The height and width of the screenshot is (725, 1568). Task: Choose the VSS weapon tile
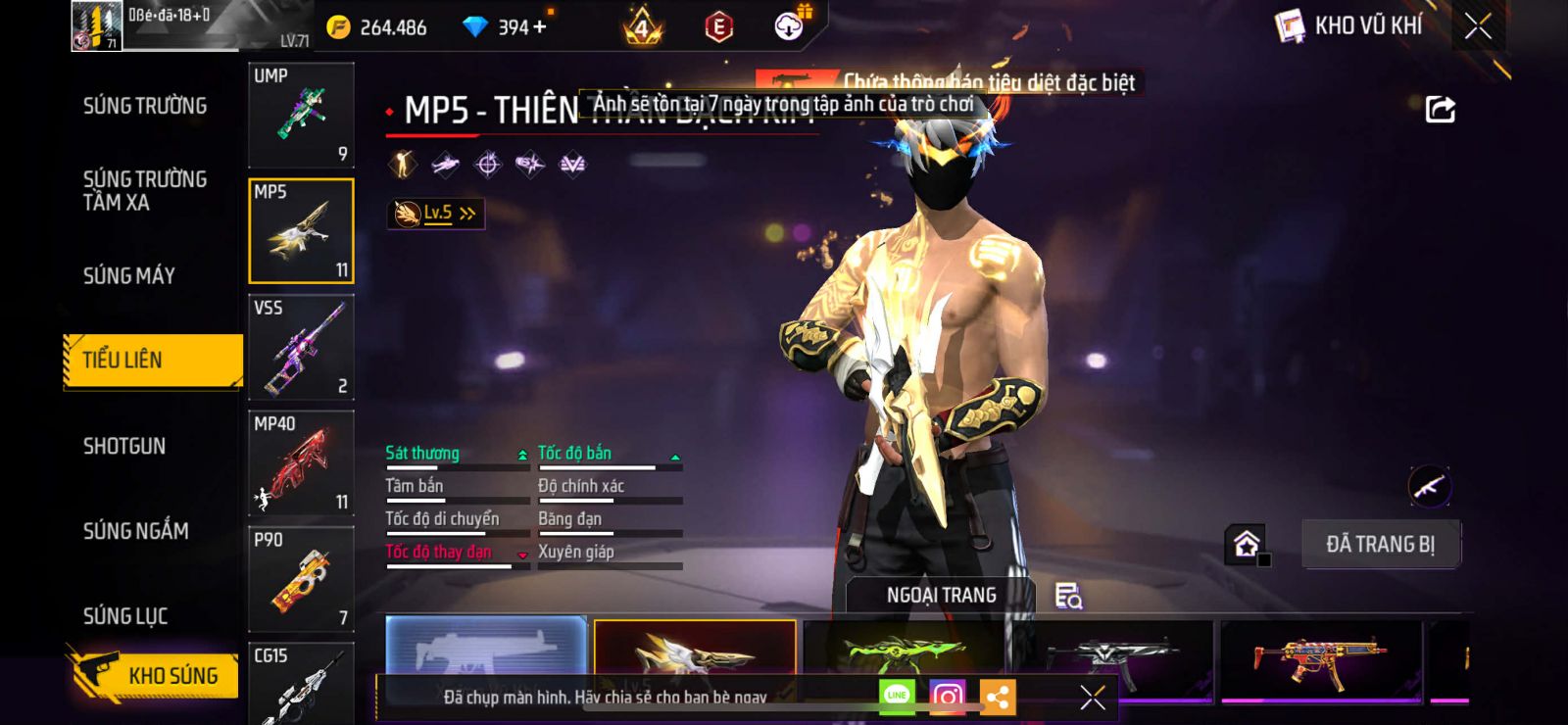point(301,347)
